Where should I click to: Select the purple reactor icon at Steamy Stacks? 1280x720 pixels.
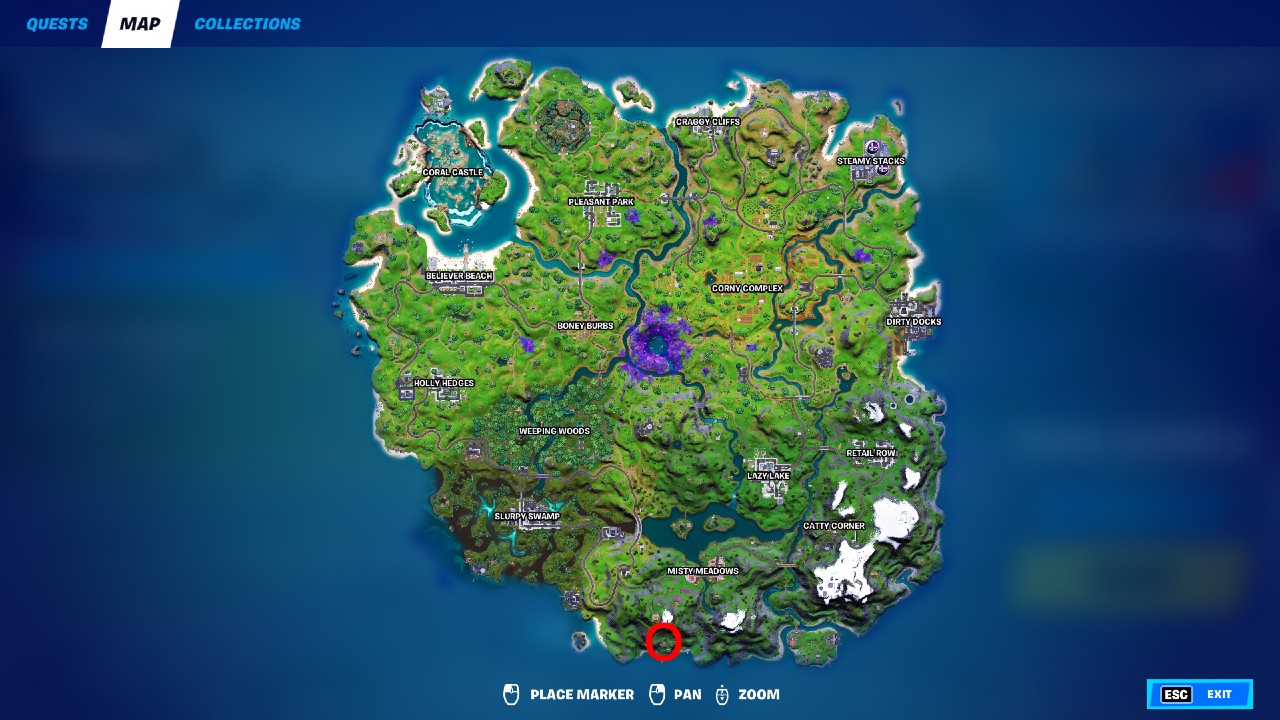point(873,147)
